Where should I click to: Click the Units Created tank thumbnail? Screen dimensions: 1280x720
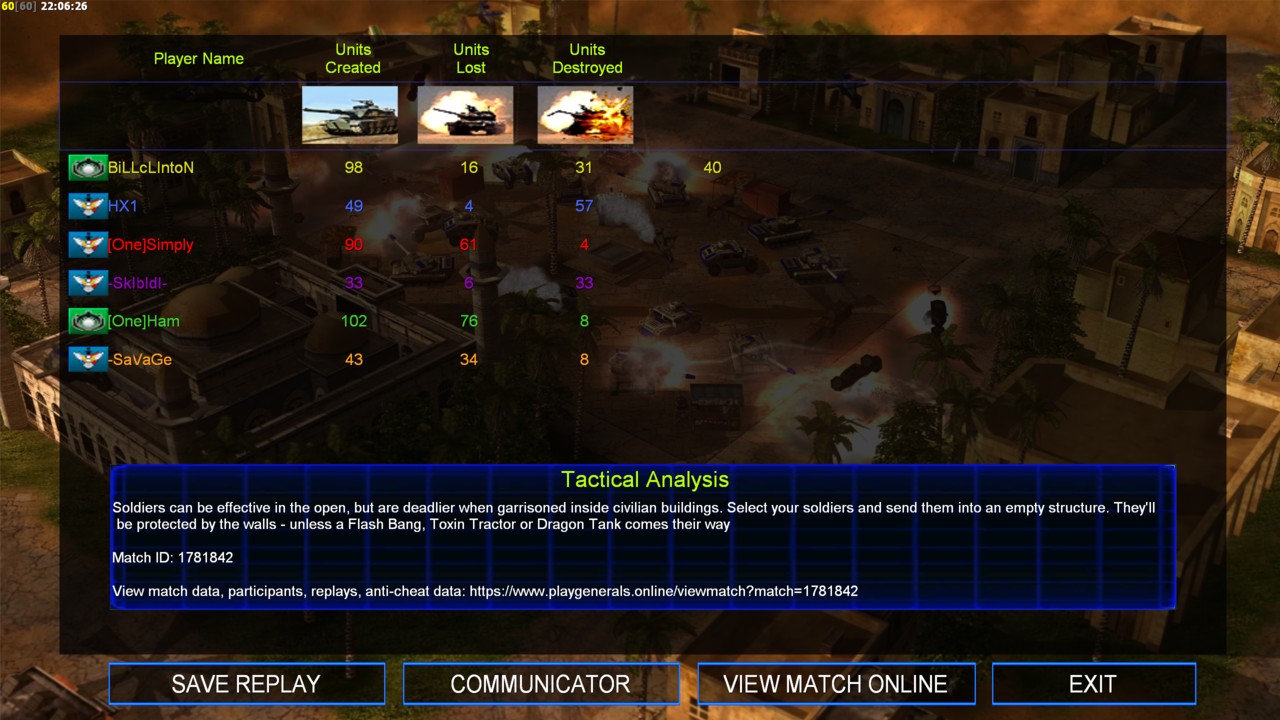pos(350,115)
